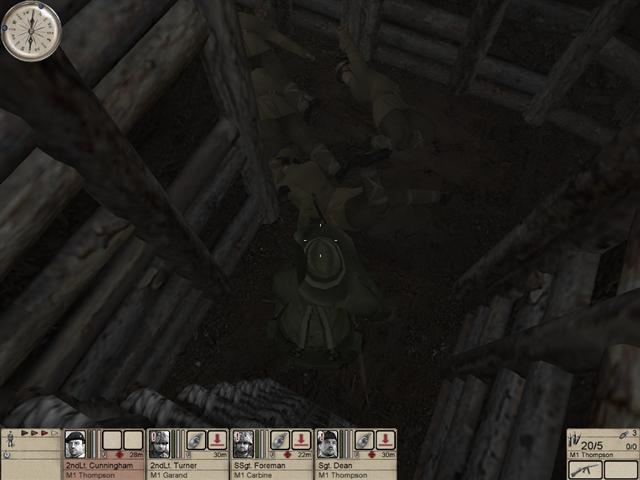Click the soldier stance figure icon
This screenshot has height=480, width=640.
(10, 438)
